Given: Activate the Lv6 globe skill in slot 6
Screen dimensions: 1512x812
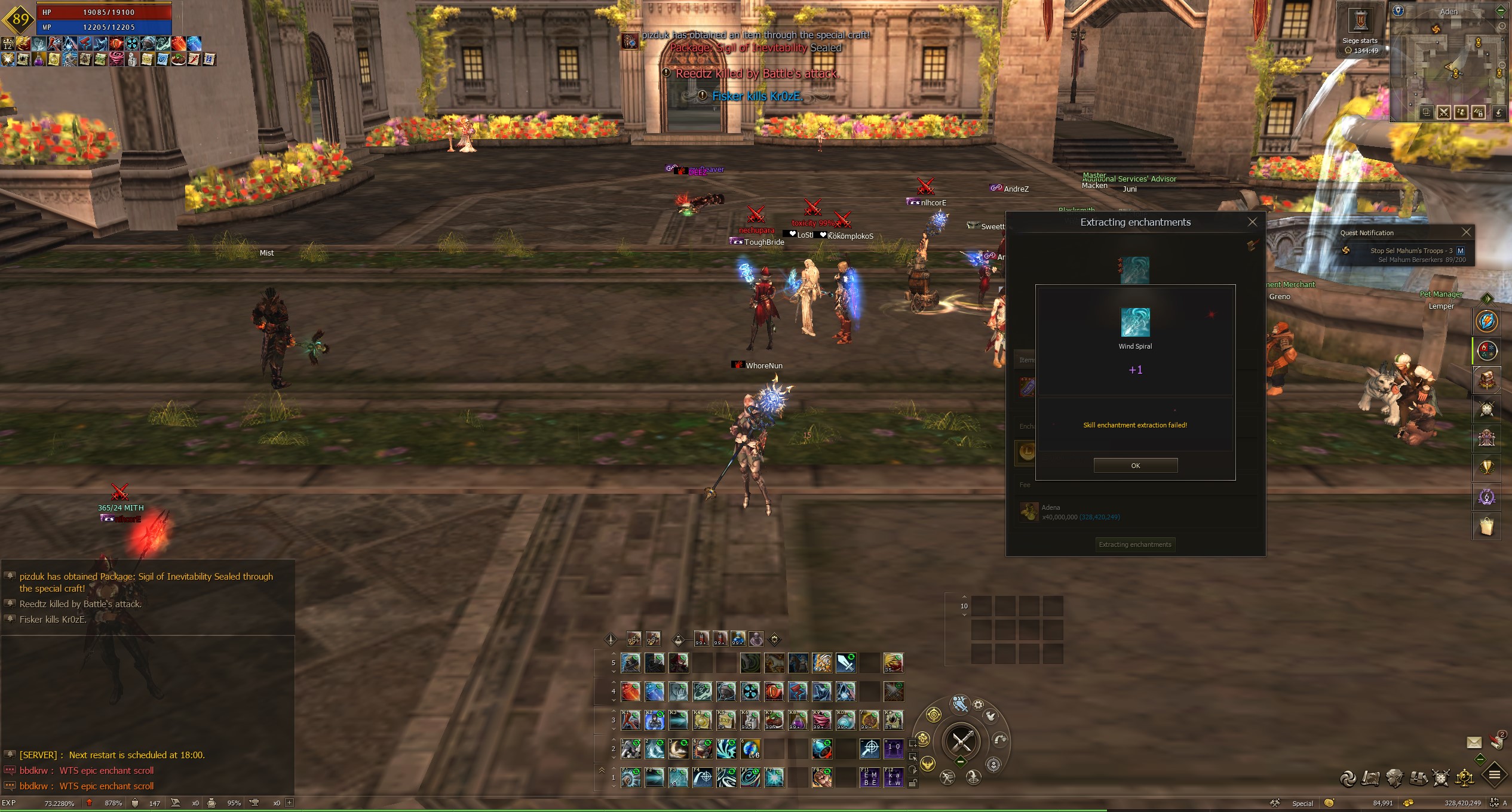Looking at the screenshot, I should pos(750,749).
